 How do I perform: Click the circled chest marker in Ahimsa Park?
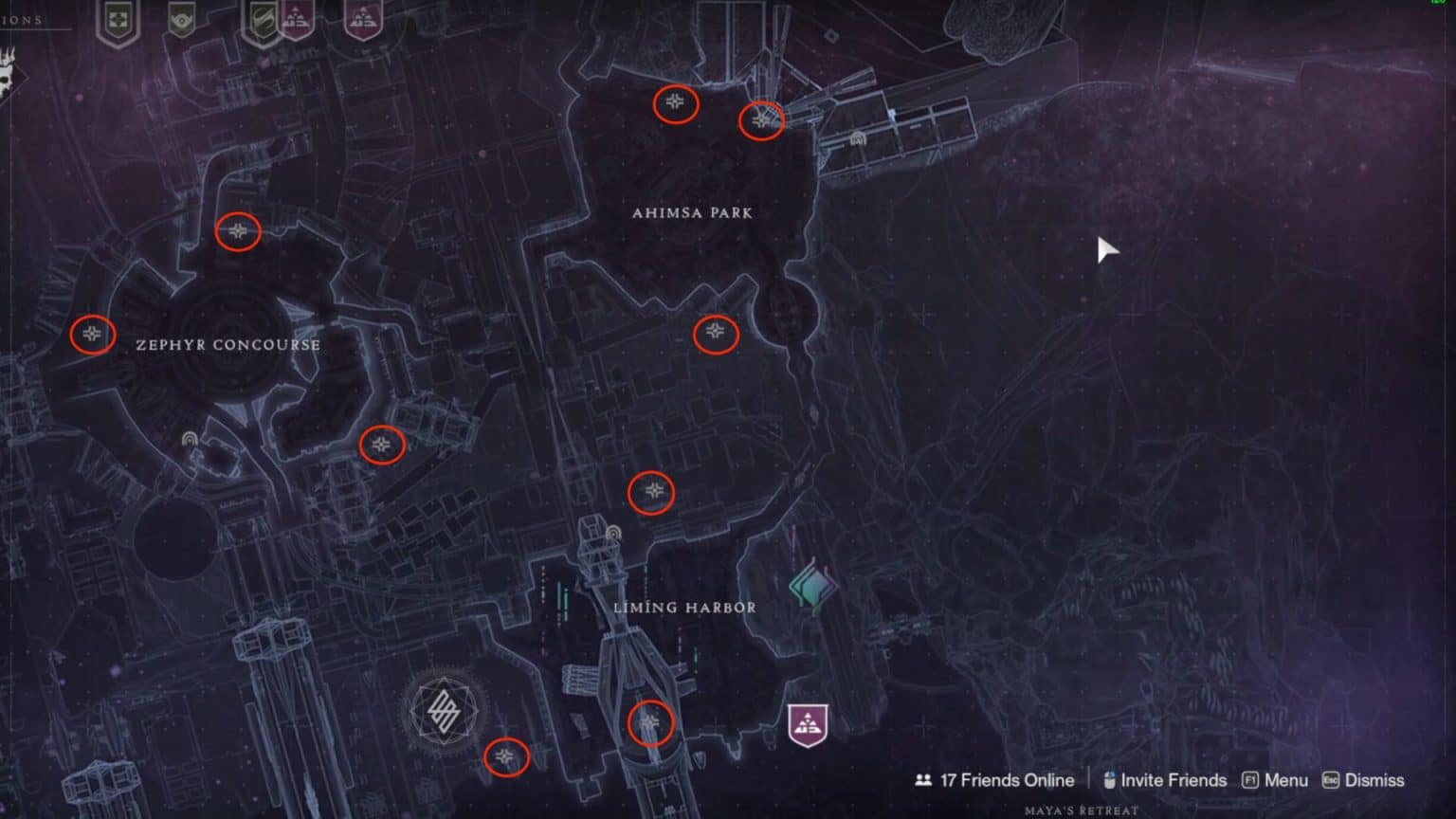click(675, 104)
